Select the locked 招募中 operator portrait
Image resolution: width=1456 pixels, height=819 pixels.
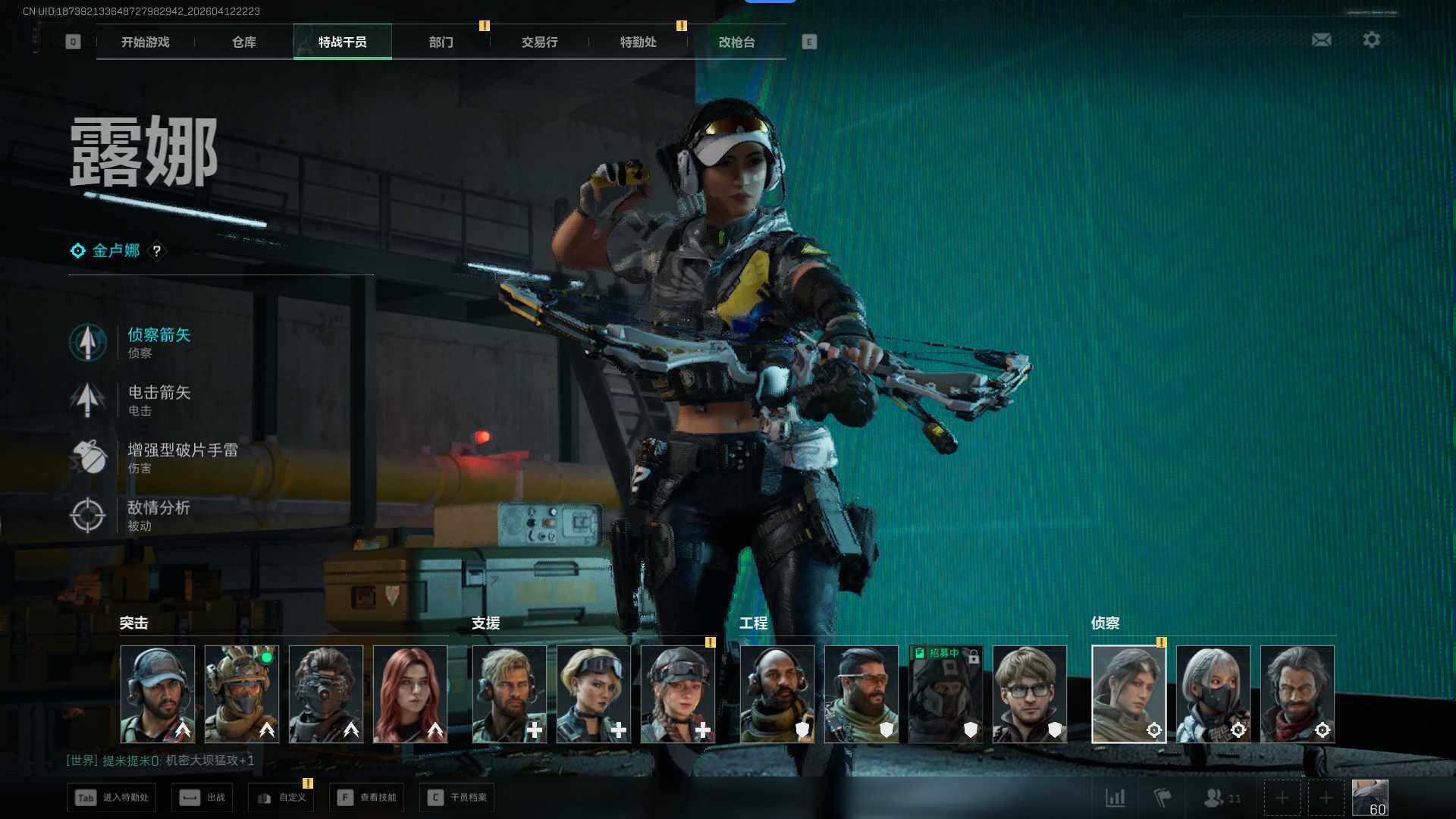tap(945, 694)
